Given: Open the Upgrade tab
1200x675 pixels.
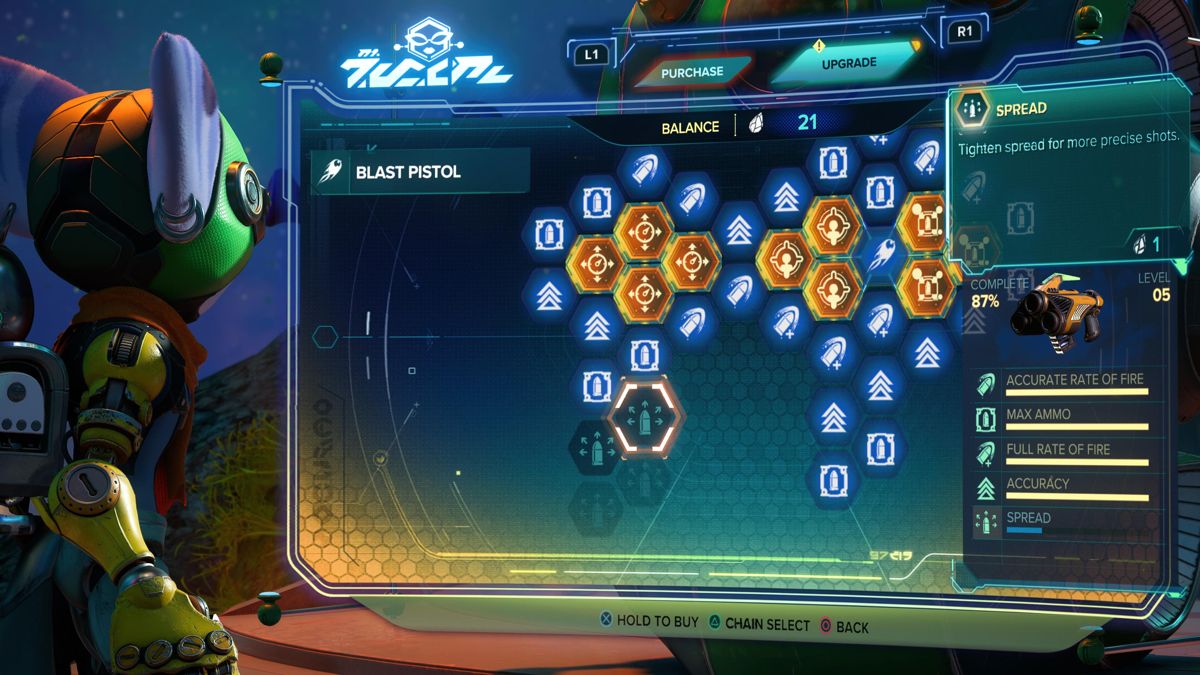Looking at the screenshot, I should 848,63.
